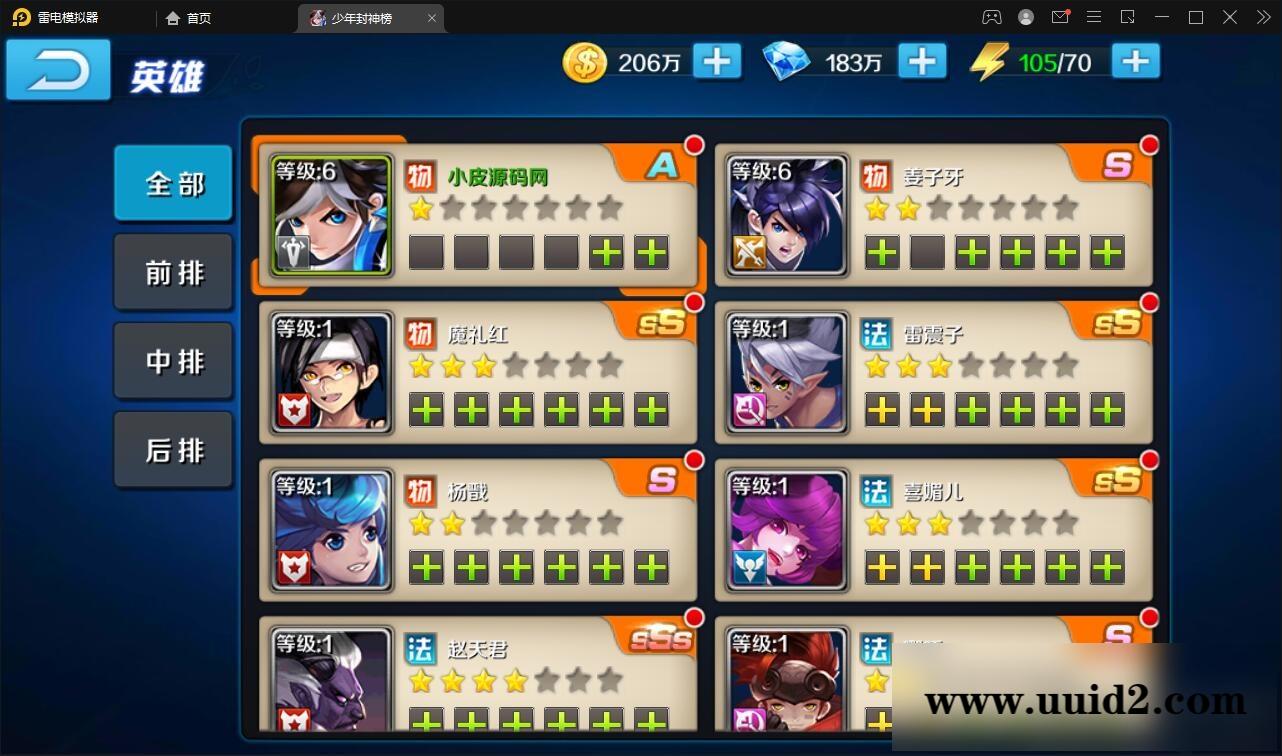Select the 前排 filter
Image resolution: width=1282 pixels, height=756 pixels.
(x=173, y=272)
